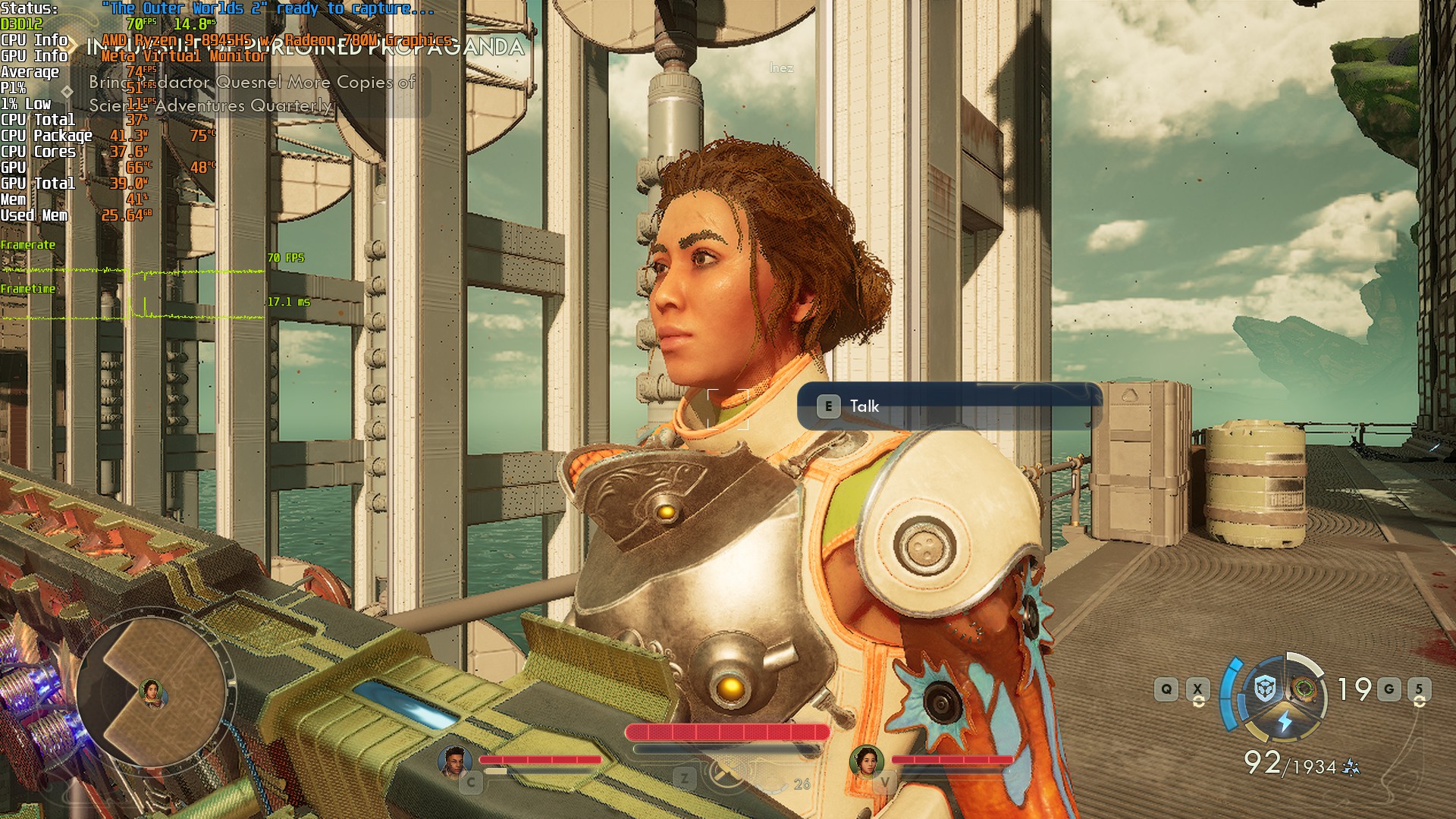Click the melee icon next to the Z key
Viewport: 1456px width, 819px height.
coord(726,771)
